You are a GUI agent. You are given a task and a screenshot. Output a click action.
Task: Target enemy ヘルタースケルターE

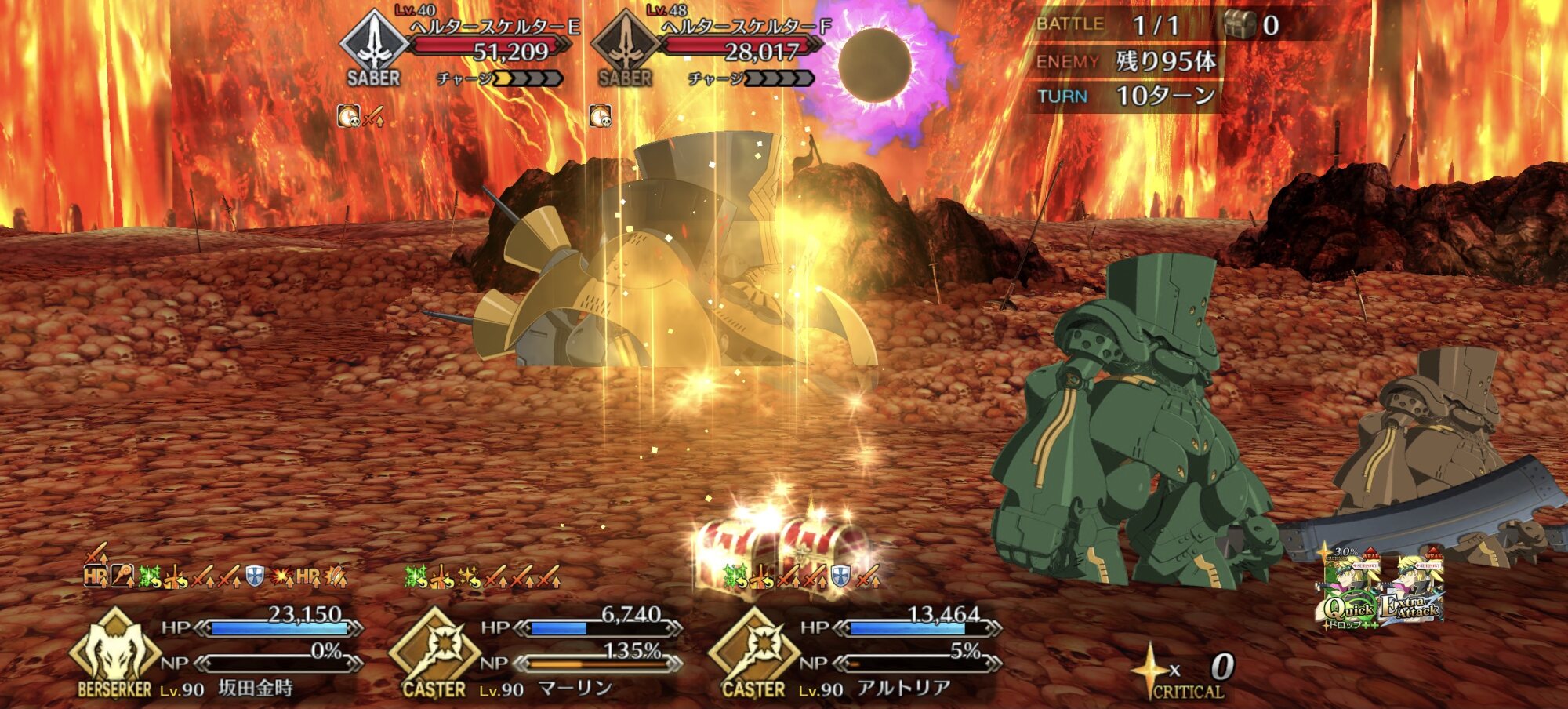463,49
